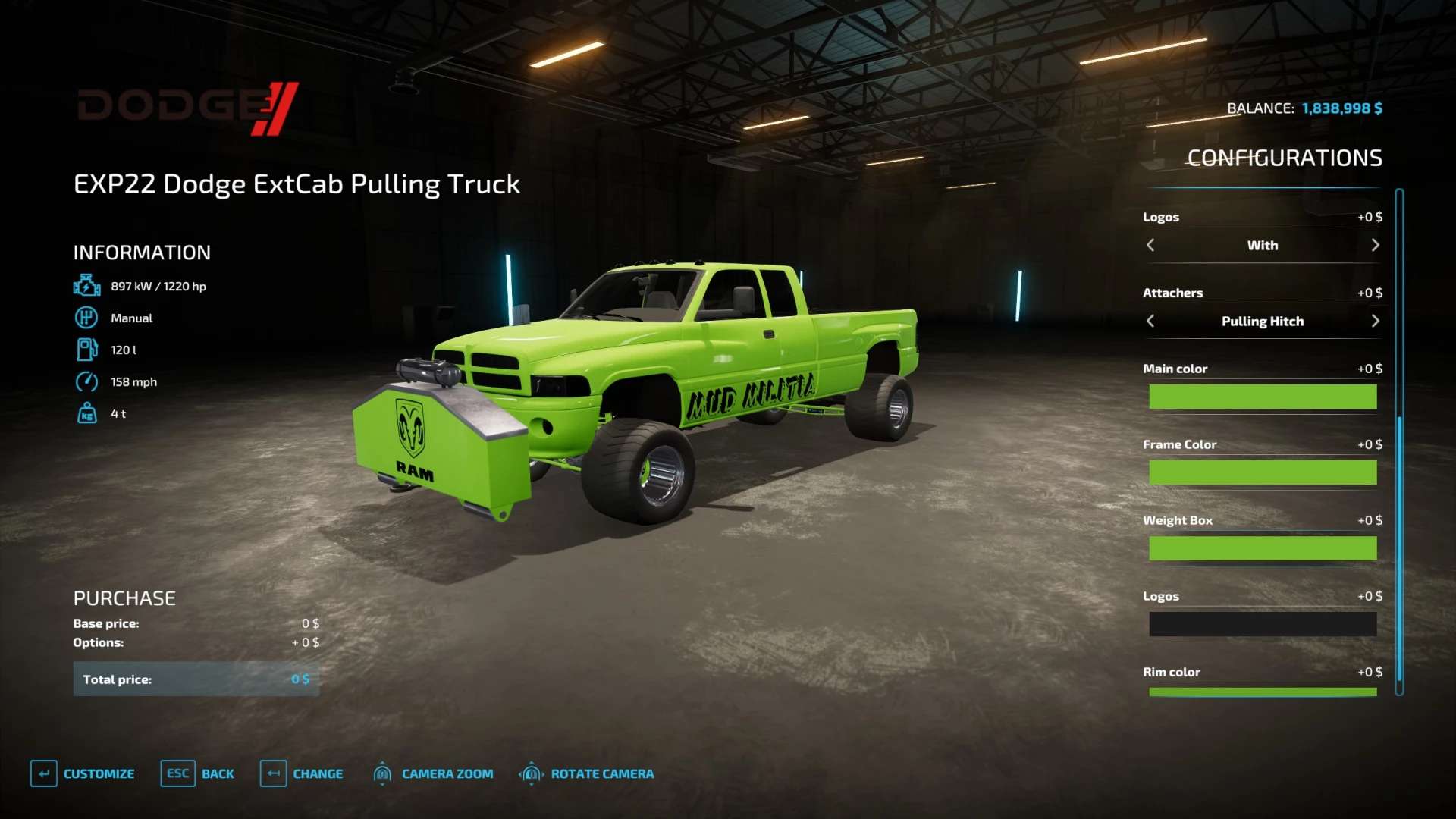Choose the next Attachers option after Pulling Hitch
Viewport: 1456px width, 819px height.
1375,321
